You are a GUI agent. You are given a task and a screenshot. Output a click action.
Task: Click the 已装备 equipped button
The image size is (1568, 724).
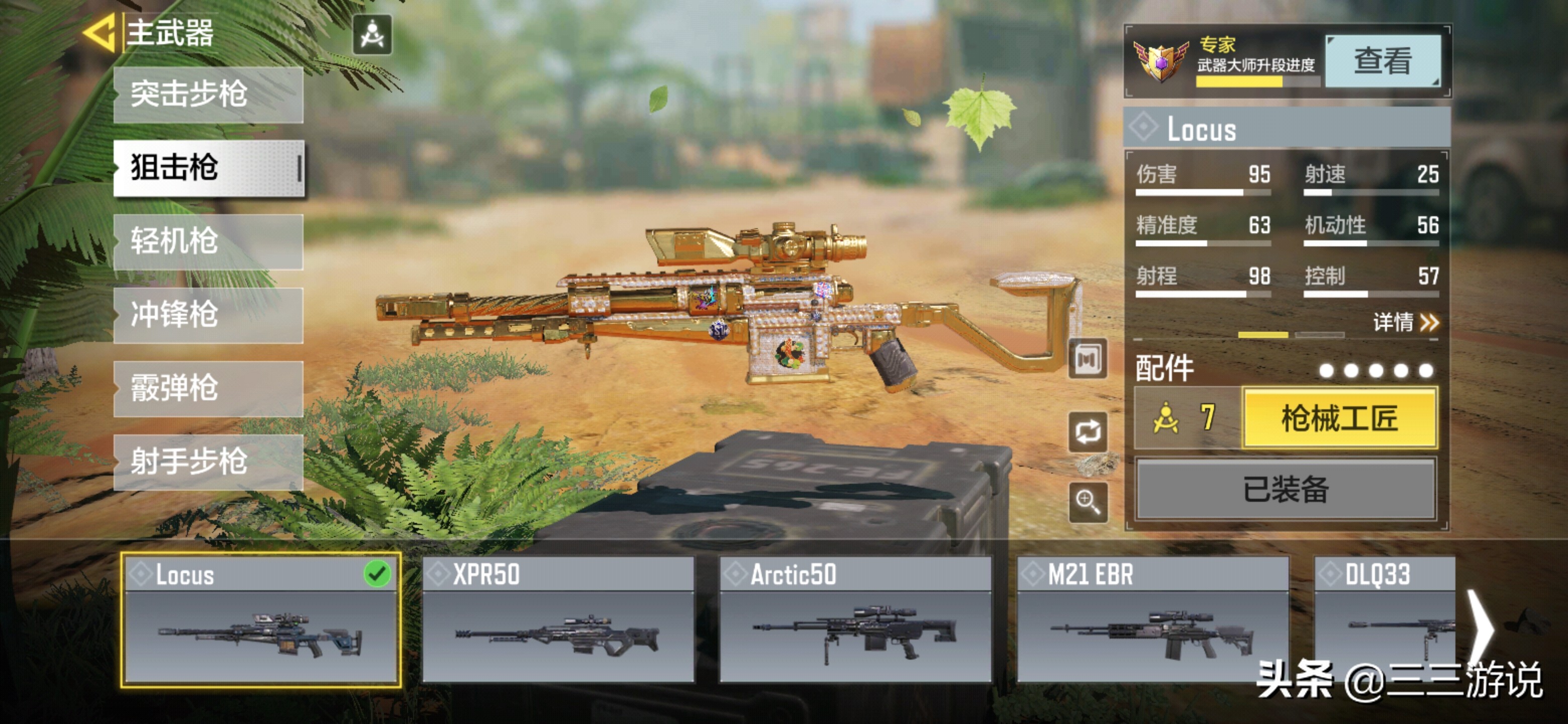point(1286,490)
